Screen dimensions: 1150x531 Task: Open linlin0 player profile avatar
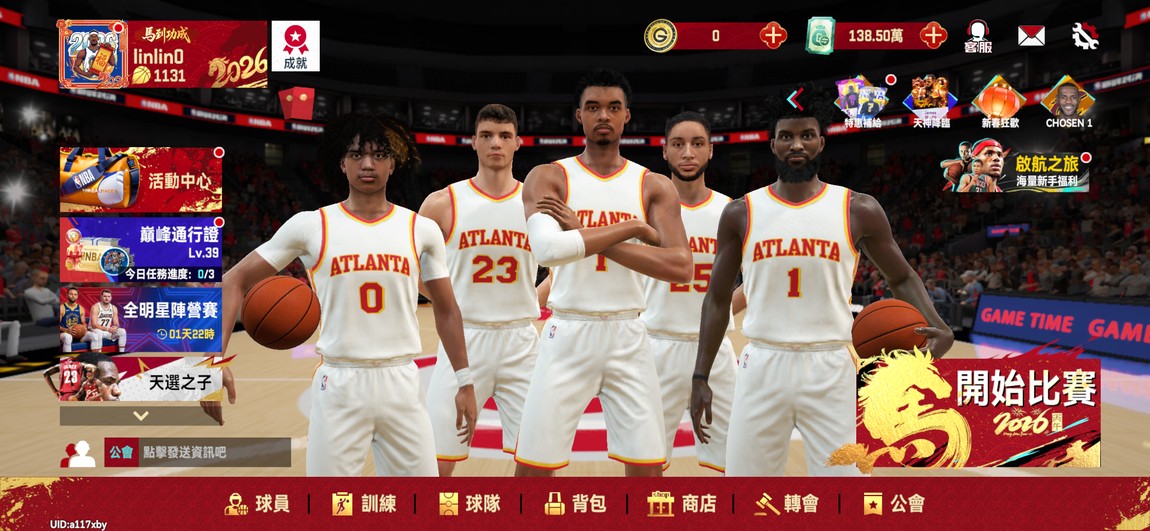92,54
